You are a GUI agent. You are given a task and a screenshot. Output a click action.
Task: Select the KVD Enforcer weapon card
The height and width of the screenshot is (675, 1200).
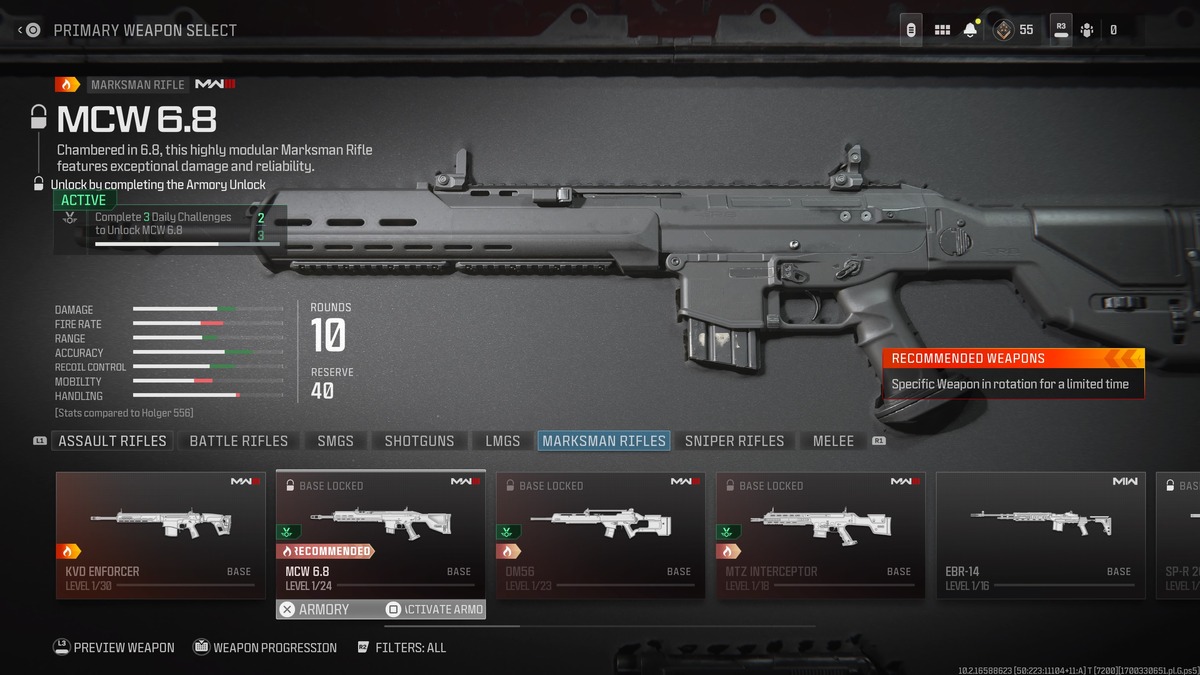(x=160, y=535)
